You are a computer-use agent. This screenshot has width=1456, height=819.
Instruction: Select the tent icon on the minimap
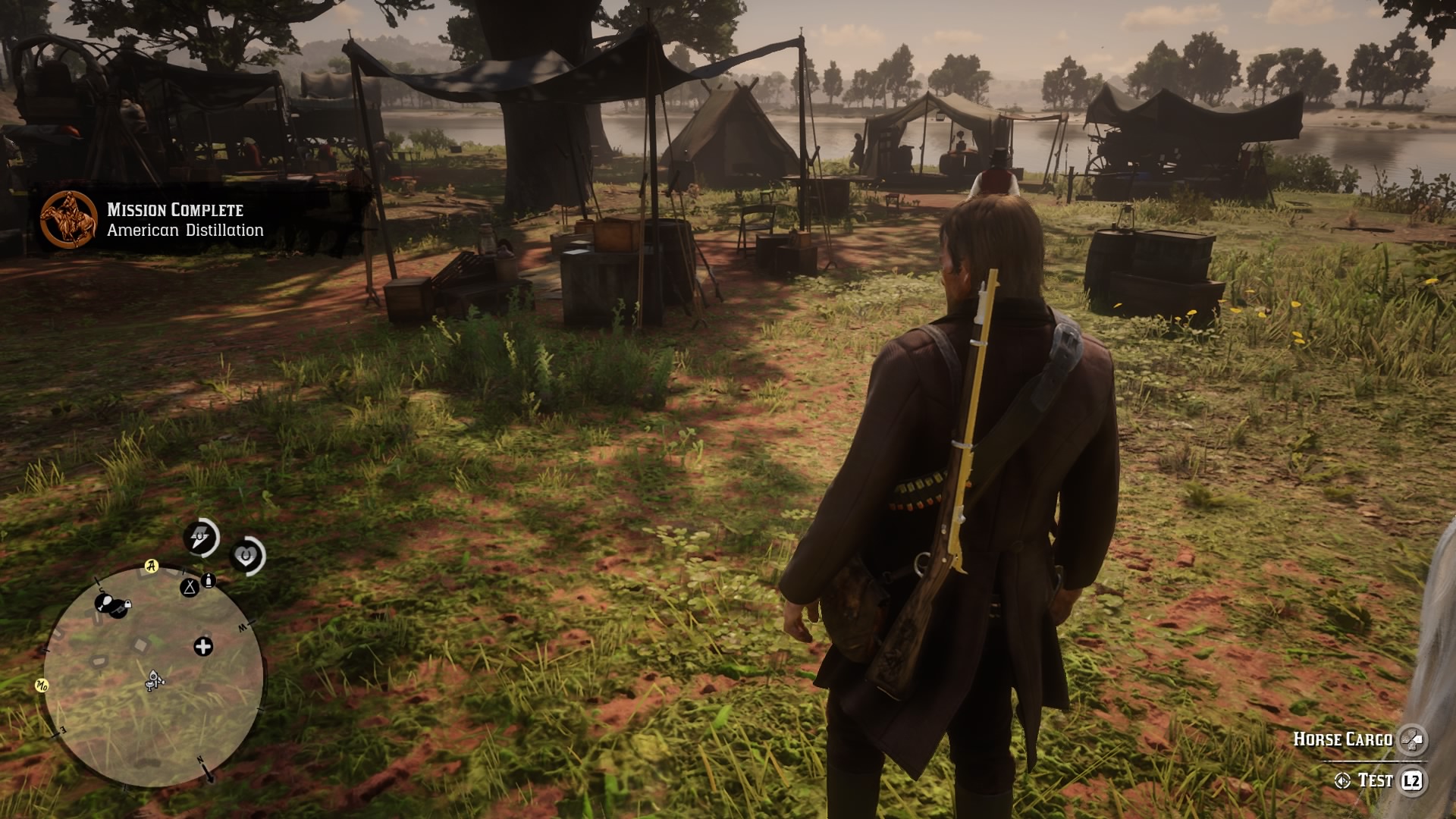189,588
